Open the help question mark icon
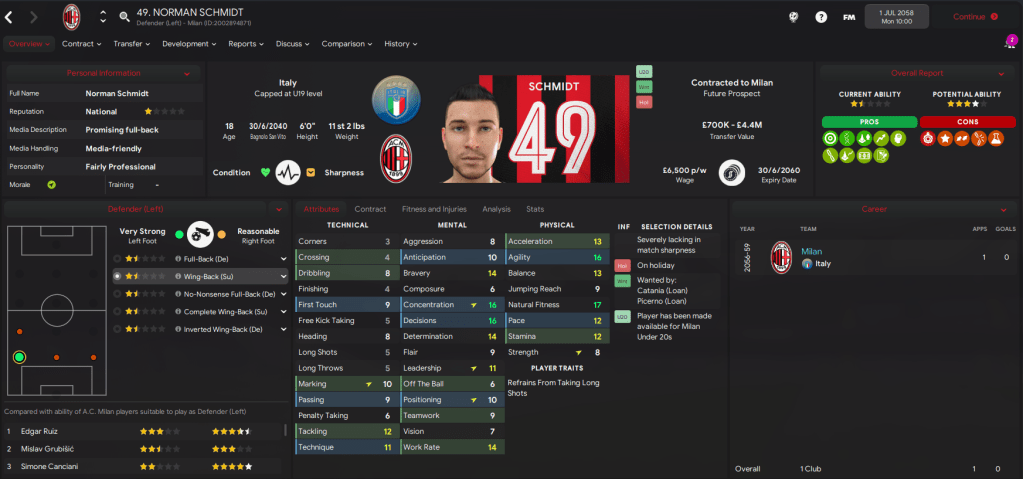This screenshot has width=1023, height=479. click(x=821, y=17)
